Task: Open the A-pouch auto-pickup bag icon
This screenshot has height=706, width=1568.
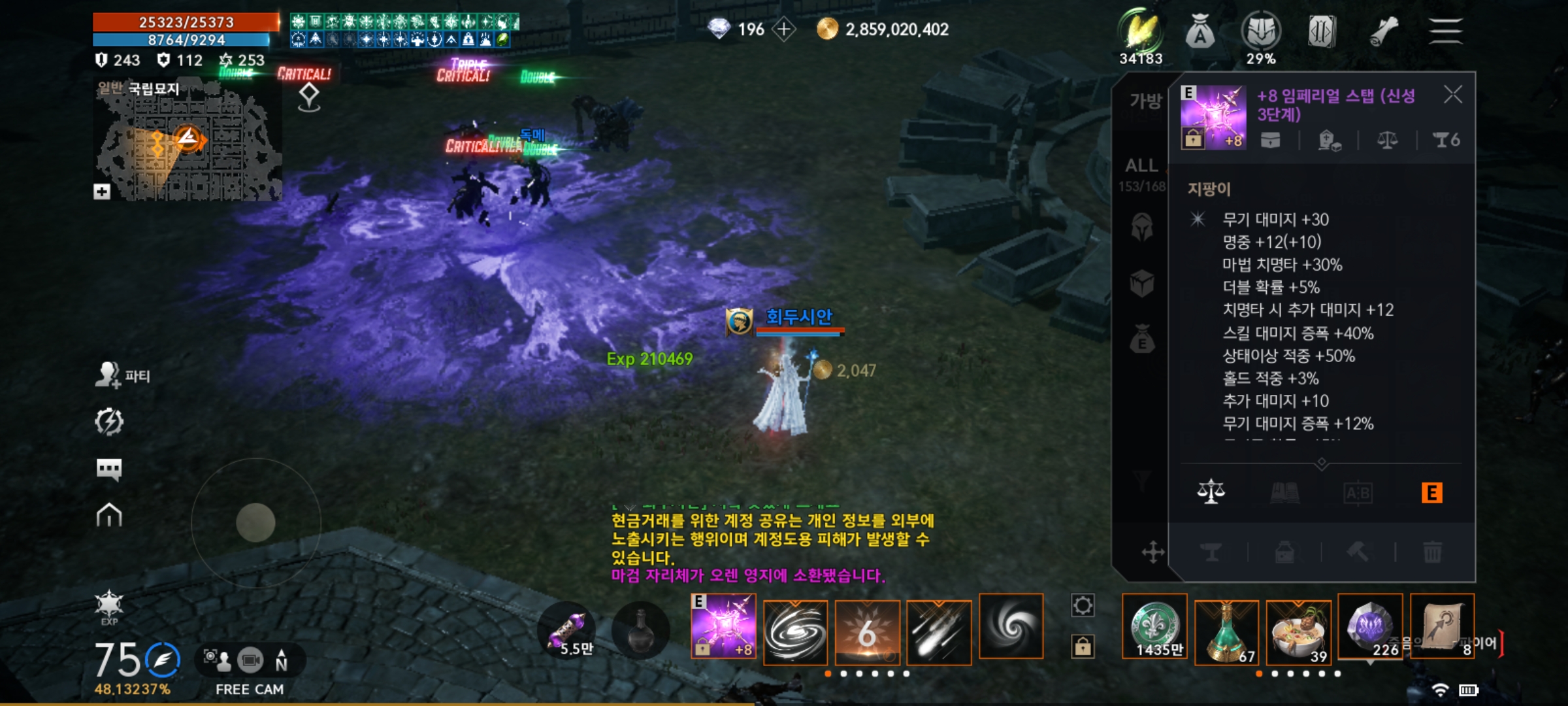Action: click(1201, 31)
